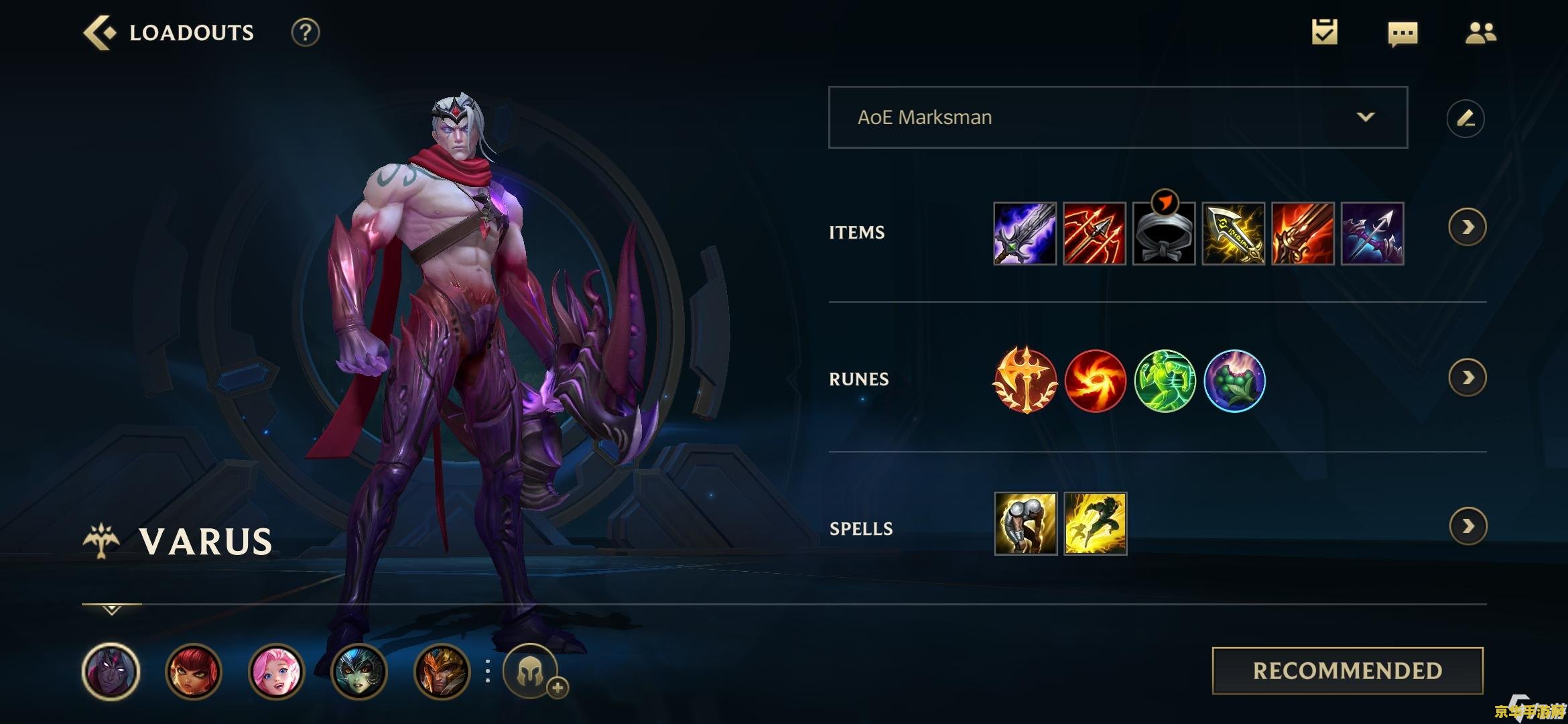Select the Flash spell icon
Screen dimensions: 1568x724
pos(1095,524)
